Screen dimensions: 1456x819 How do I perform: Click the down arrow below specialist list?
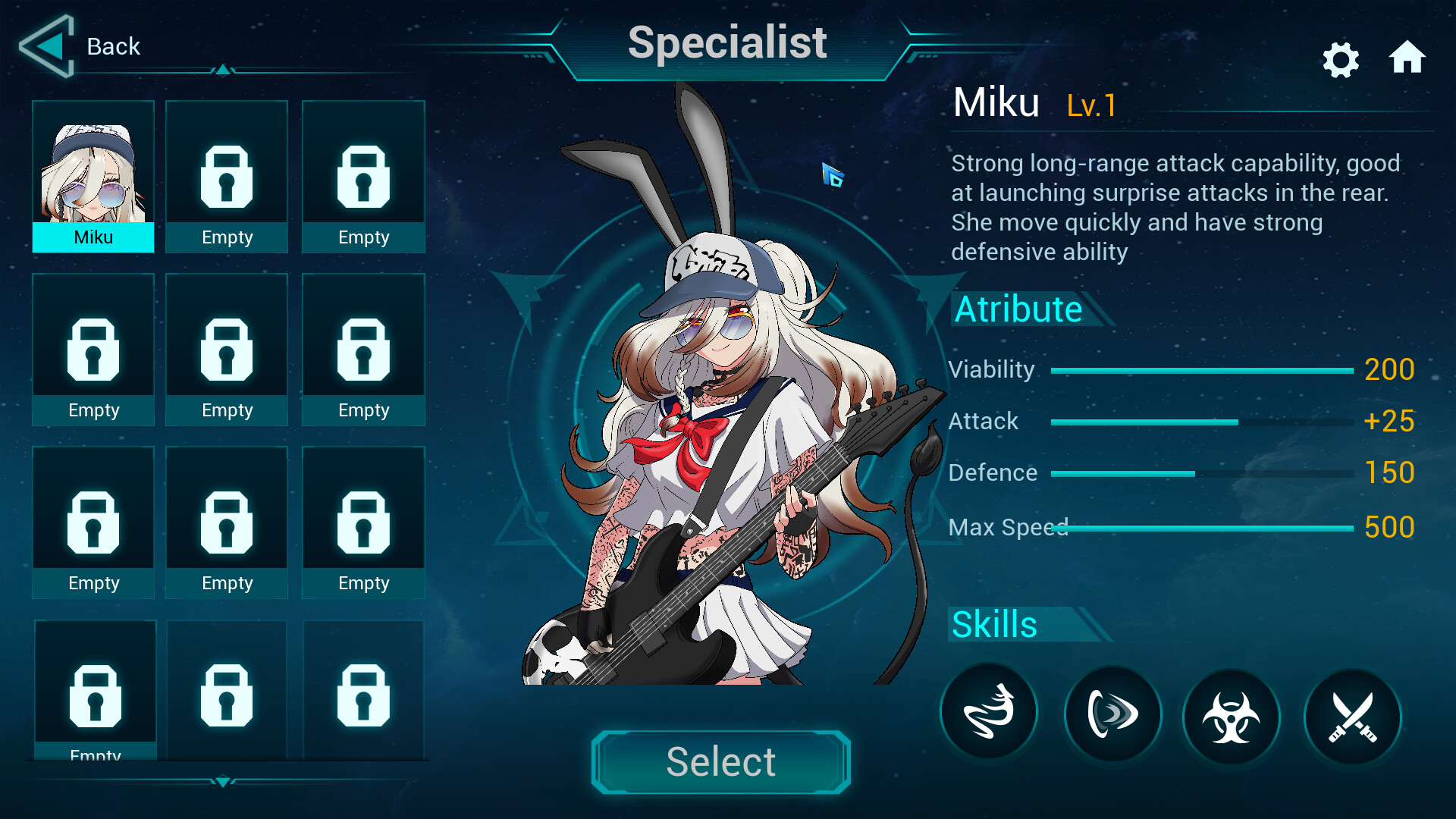(223, 782)
